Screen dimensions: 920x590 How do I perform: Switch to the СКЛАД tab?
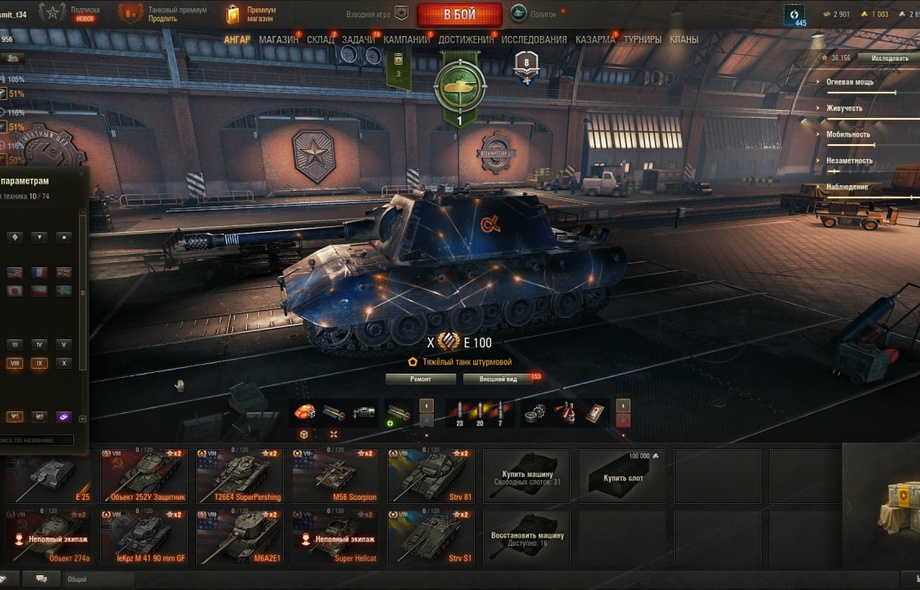tap(320, 39)
